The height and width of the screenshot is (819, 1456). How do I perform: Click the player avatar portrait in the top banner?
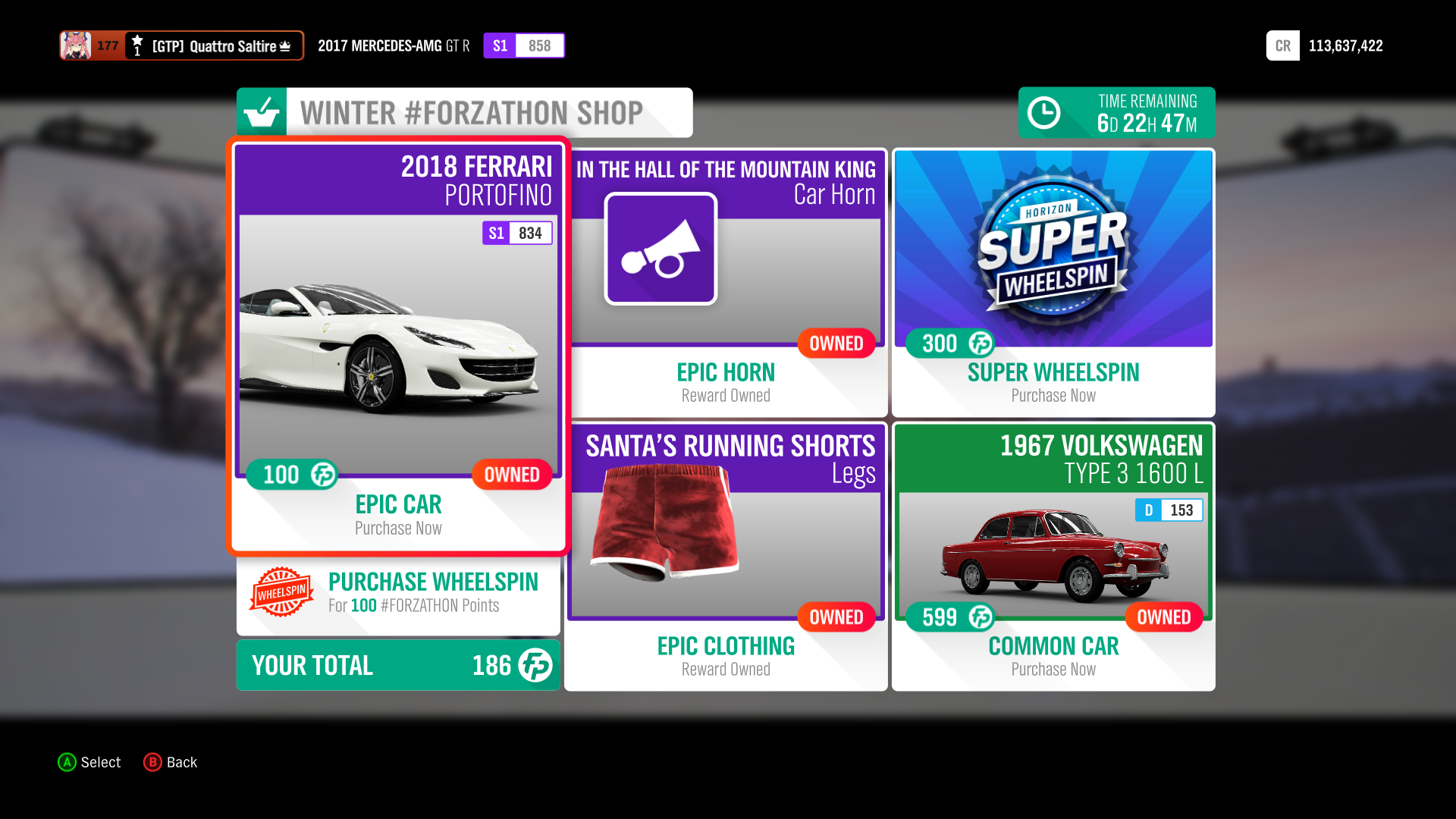pyautogui.click(x=76, y=45)
